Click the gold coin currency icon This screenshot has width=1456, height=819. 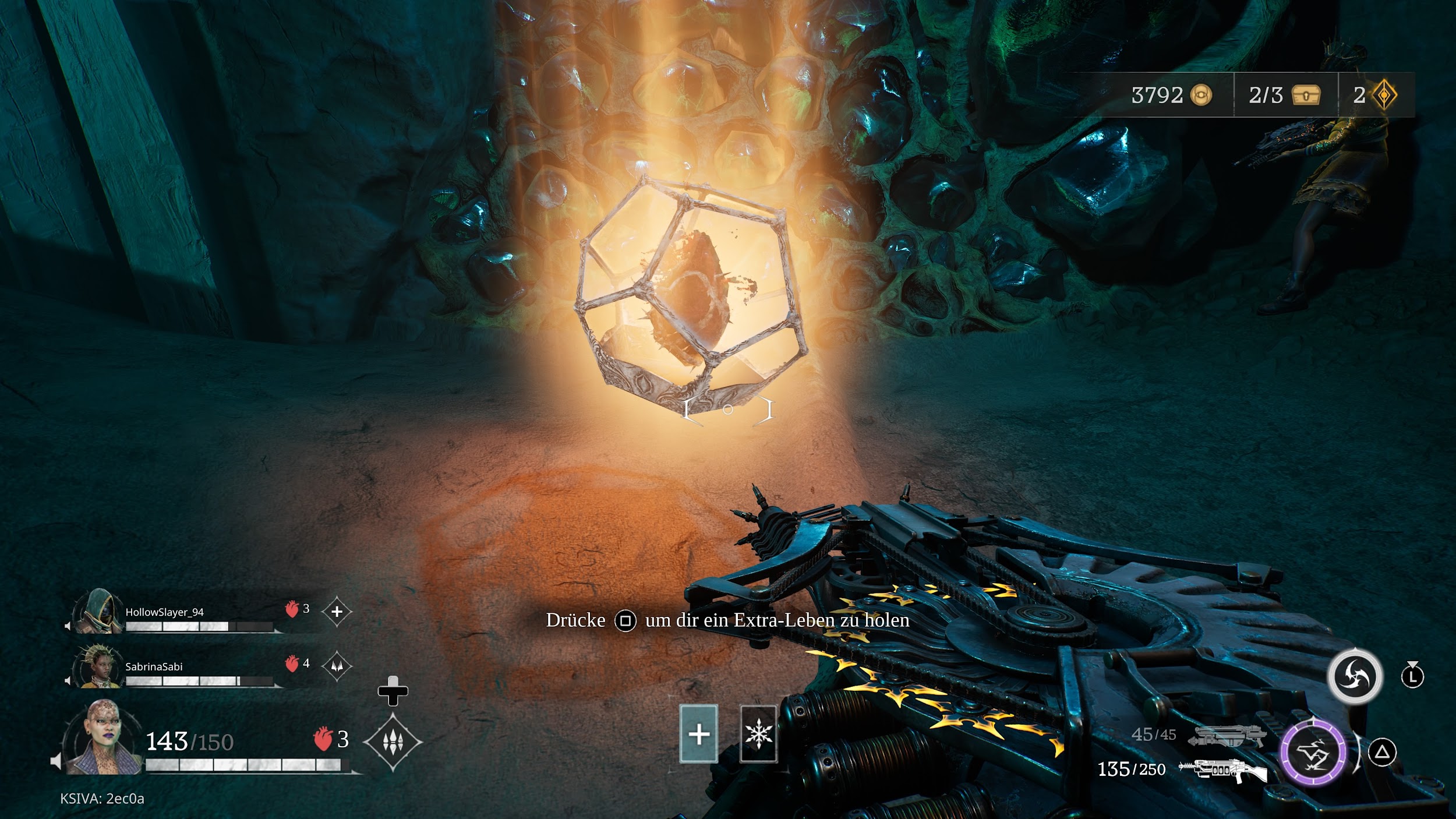click(x=1200, y=95)
